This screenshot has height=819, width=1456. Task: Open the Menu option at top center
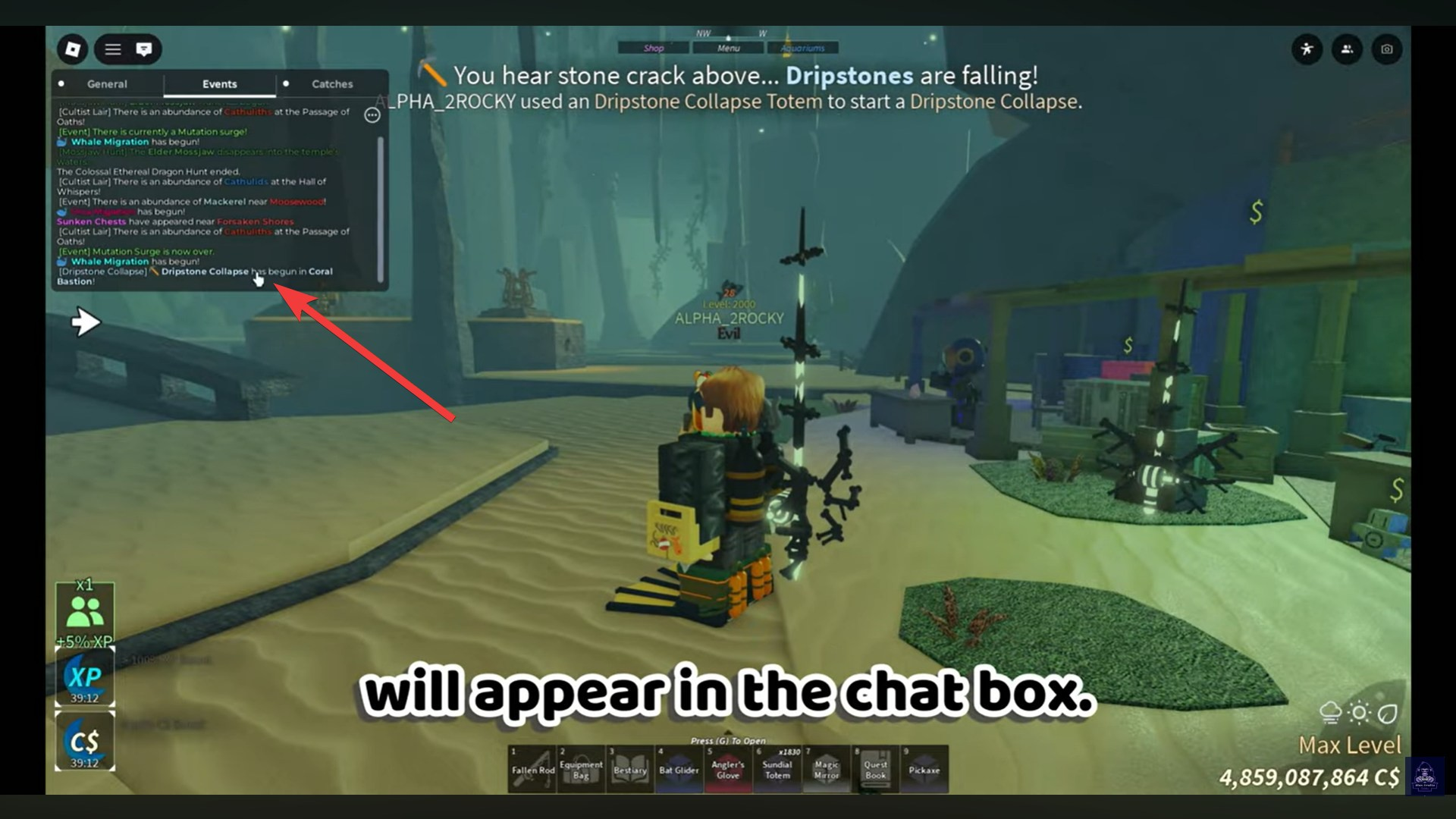(x=726, y=48)
